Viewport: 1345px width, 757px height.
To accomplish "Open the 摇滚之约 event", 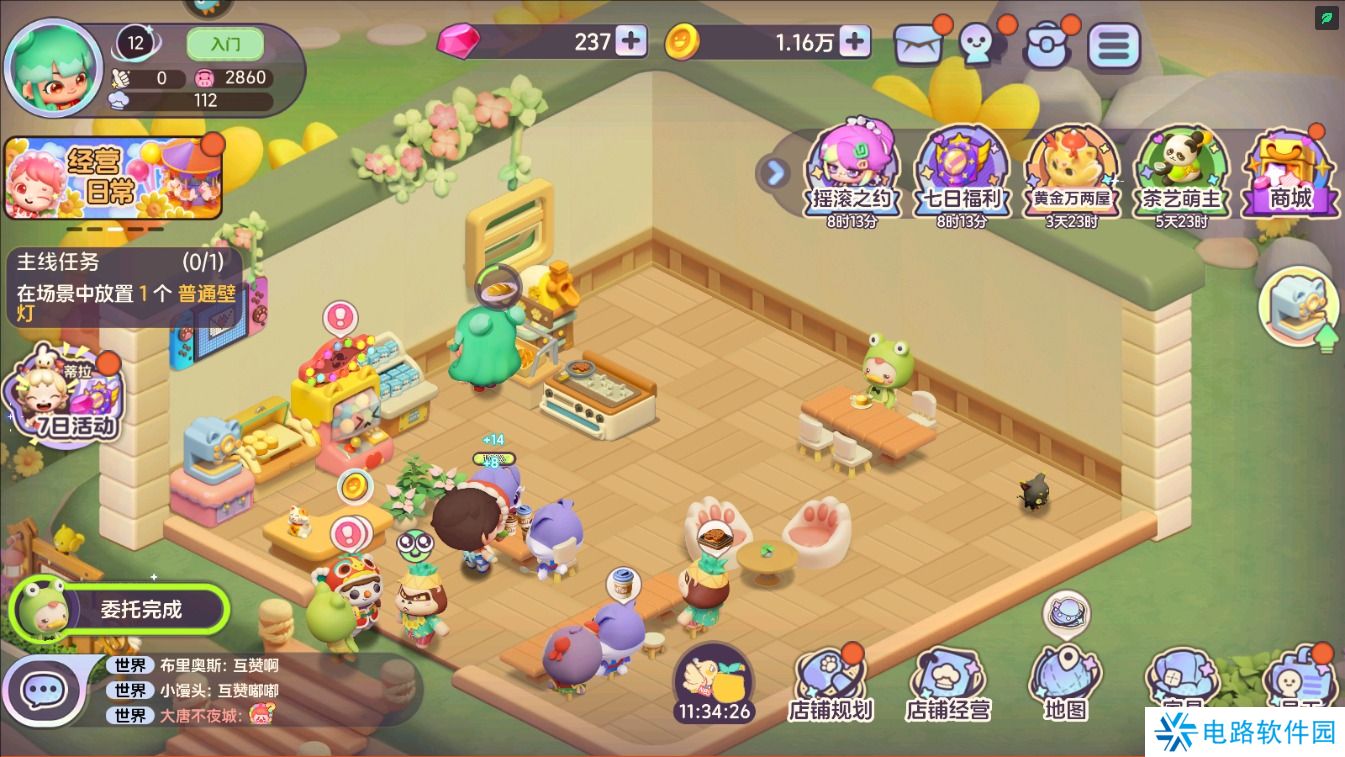I will pos(852,172).
